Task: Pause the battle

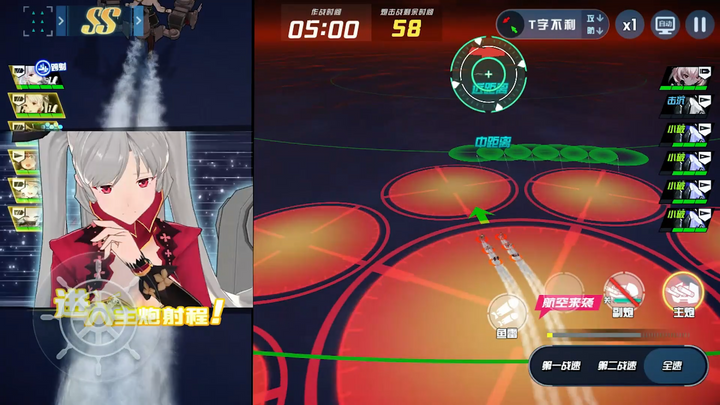Action: click(x=698, y=23)
